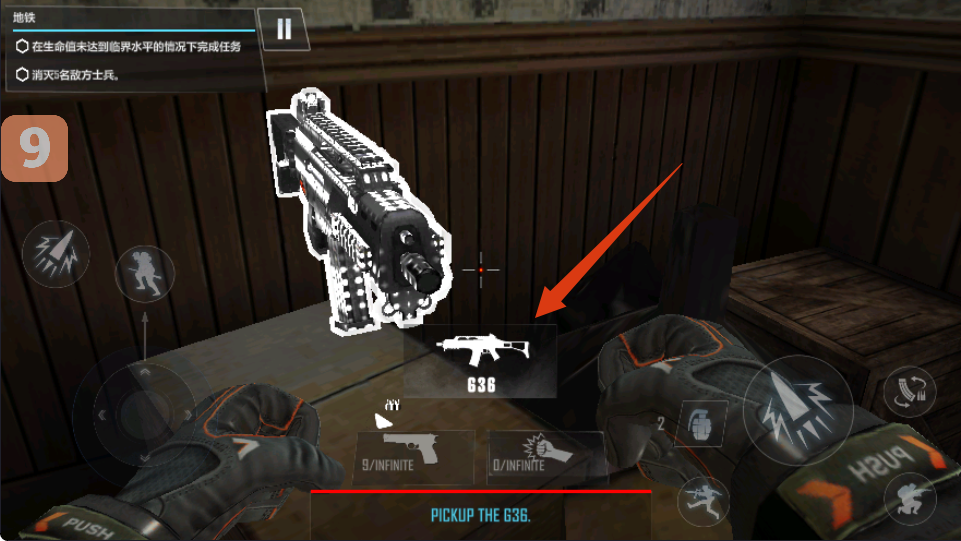Viewport: 961px width, 541px height.
Task: Tap the movement joystick center
Action: coord(132,408)
